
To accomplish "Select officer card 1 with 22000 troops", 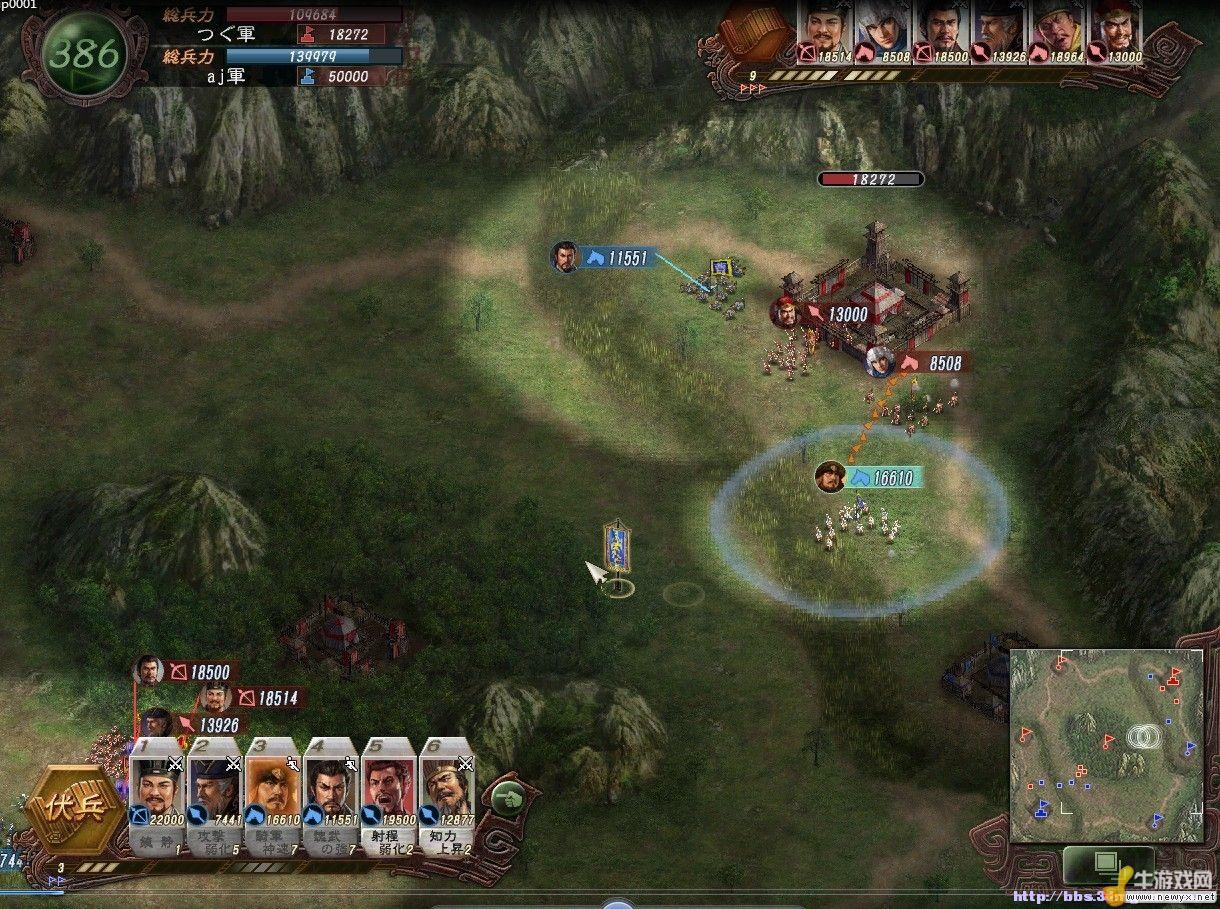I will (x=156, y=795).
